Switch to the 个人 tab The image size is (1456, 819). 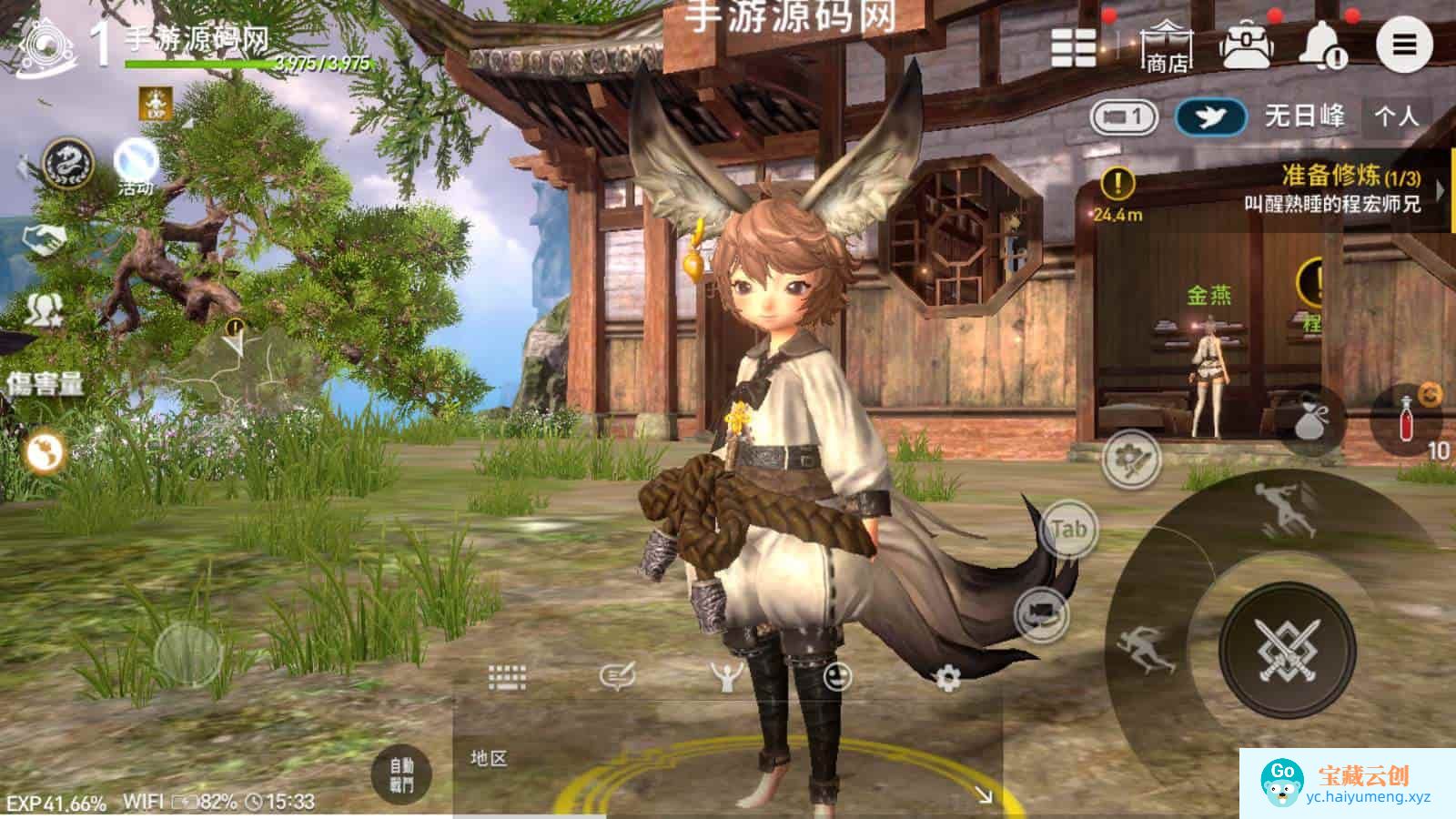(1396, 116)
